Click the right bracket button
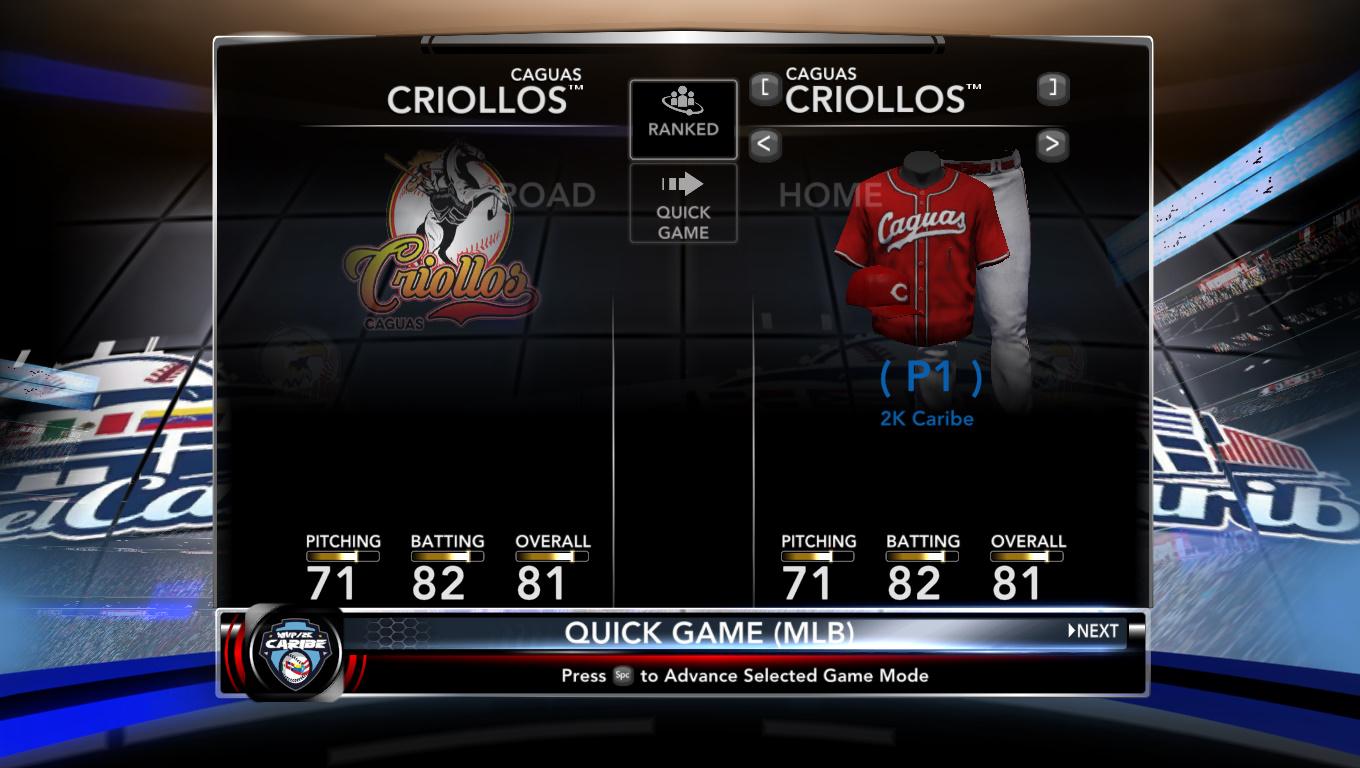Image resolution: width=1360 pixels, height=768 pixels. (x=1051, y=88)
